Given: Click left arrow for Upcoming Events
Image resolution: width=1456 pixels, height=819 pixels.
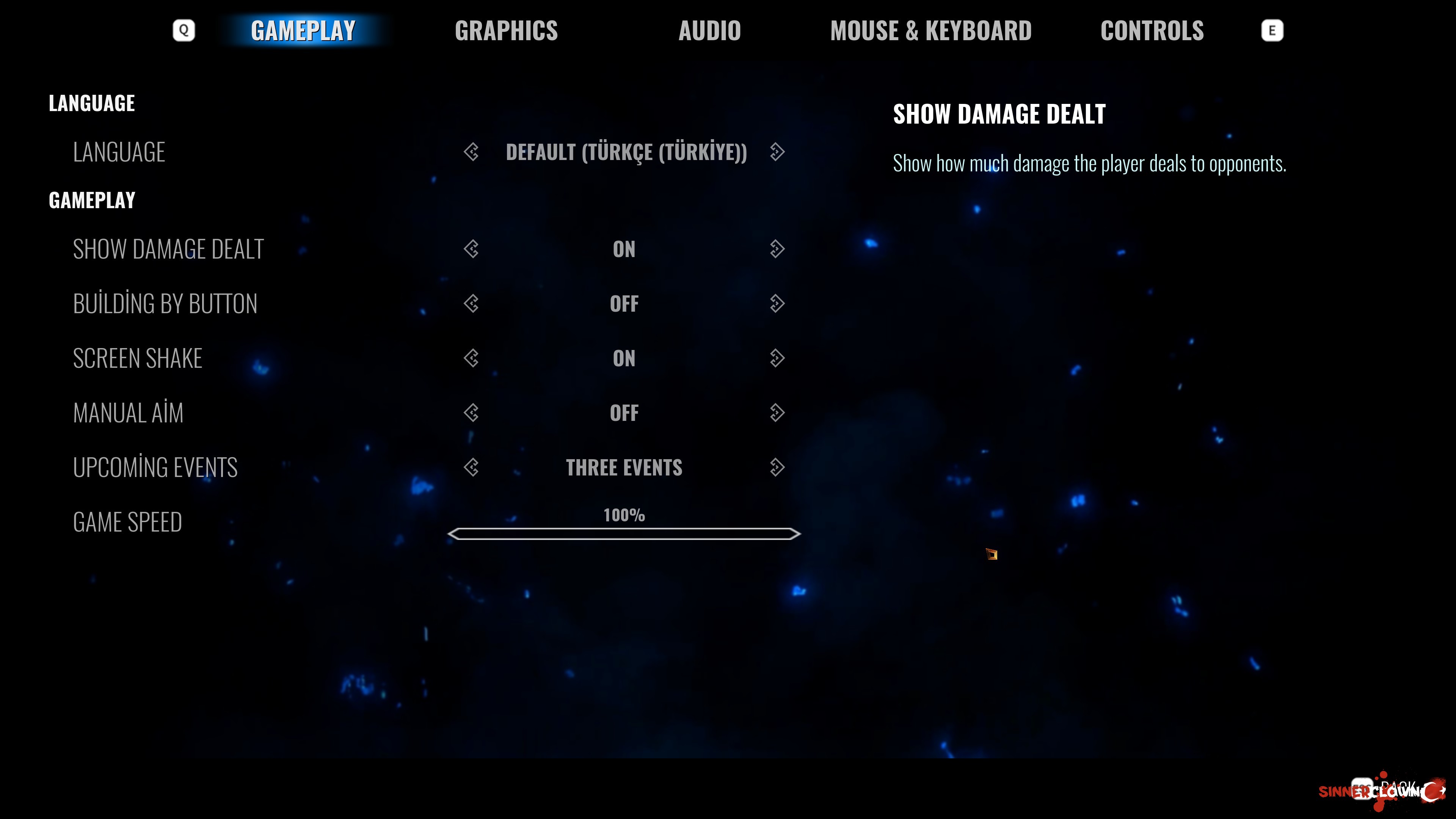Looking at the screenshot, I should pos(471,468).
